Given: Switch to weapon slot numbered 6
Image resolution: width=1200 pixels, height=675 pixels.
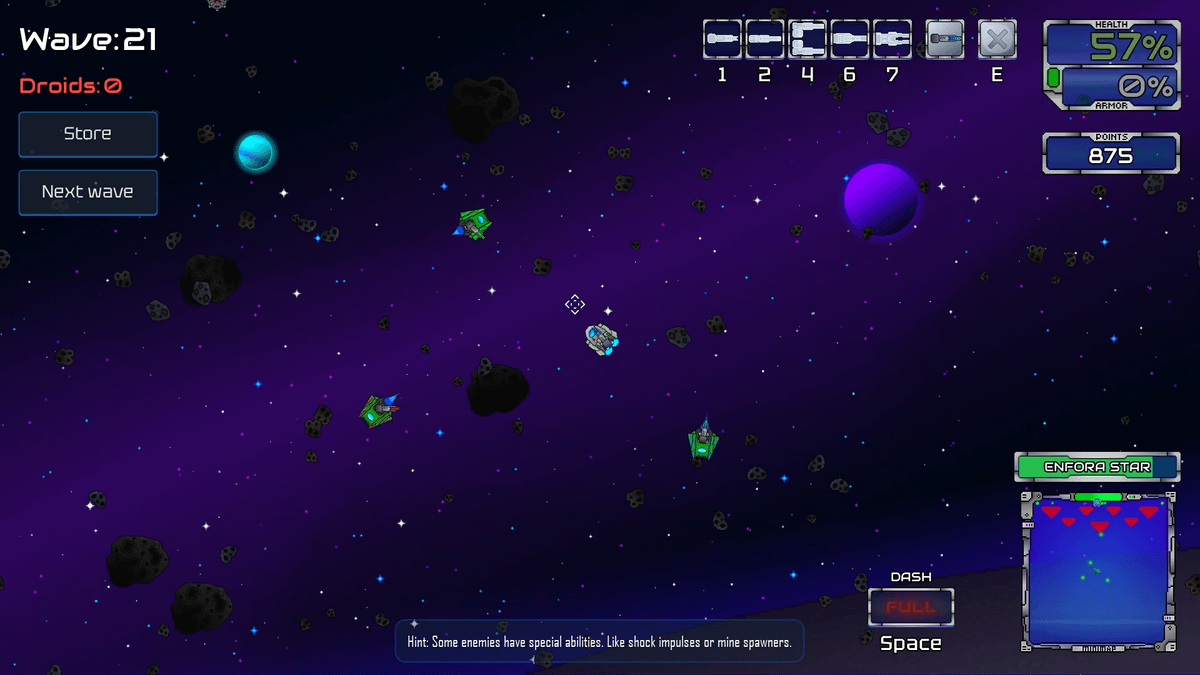Looking at the screenshot, I should [850, 40].
